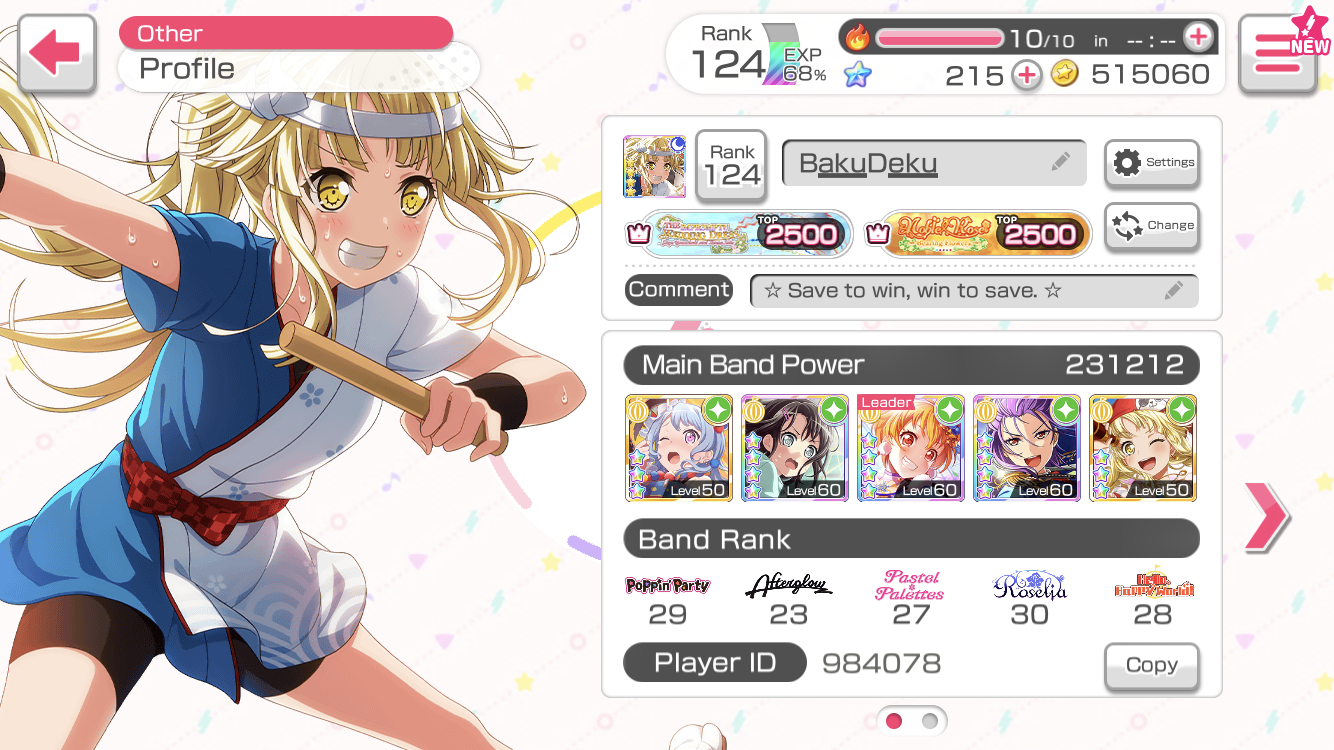Select the blonde Level 50 band card
This screenshot has width=1334, height=750.
(1143, 448)
